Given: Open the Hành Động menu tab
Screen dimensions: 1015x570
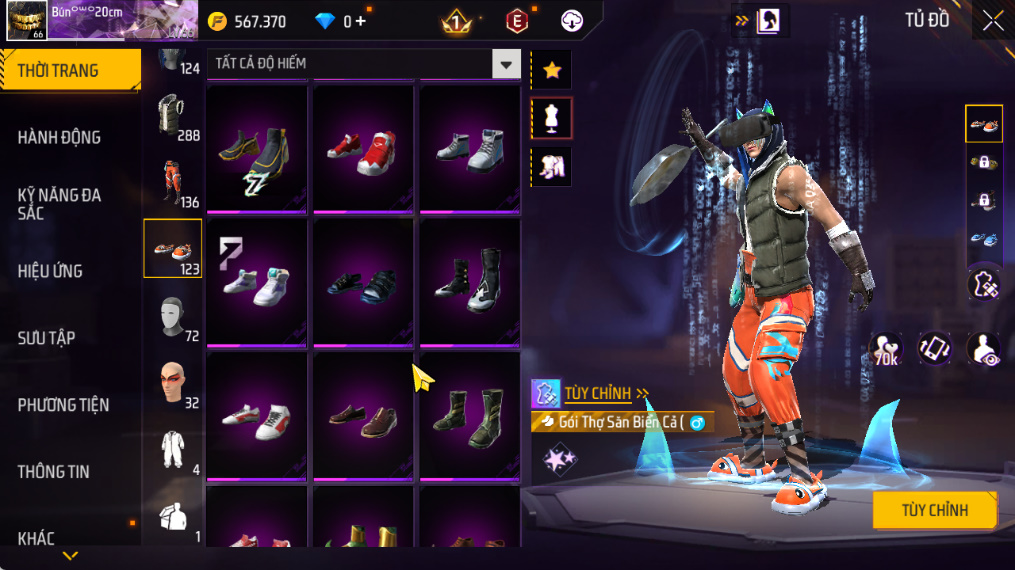Looking at the screenshot, I should point(59,137).
